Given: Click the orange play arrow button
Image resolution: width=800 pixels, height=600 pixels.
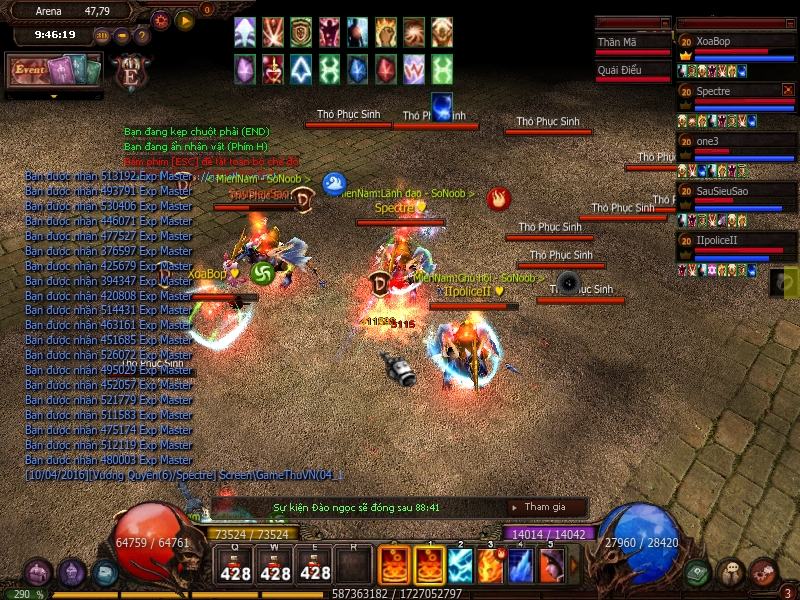Looking at the screenshot, I should 185,19.
